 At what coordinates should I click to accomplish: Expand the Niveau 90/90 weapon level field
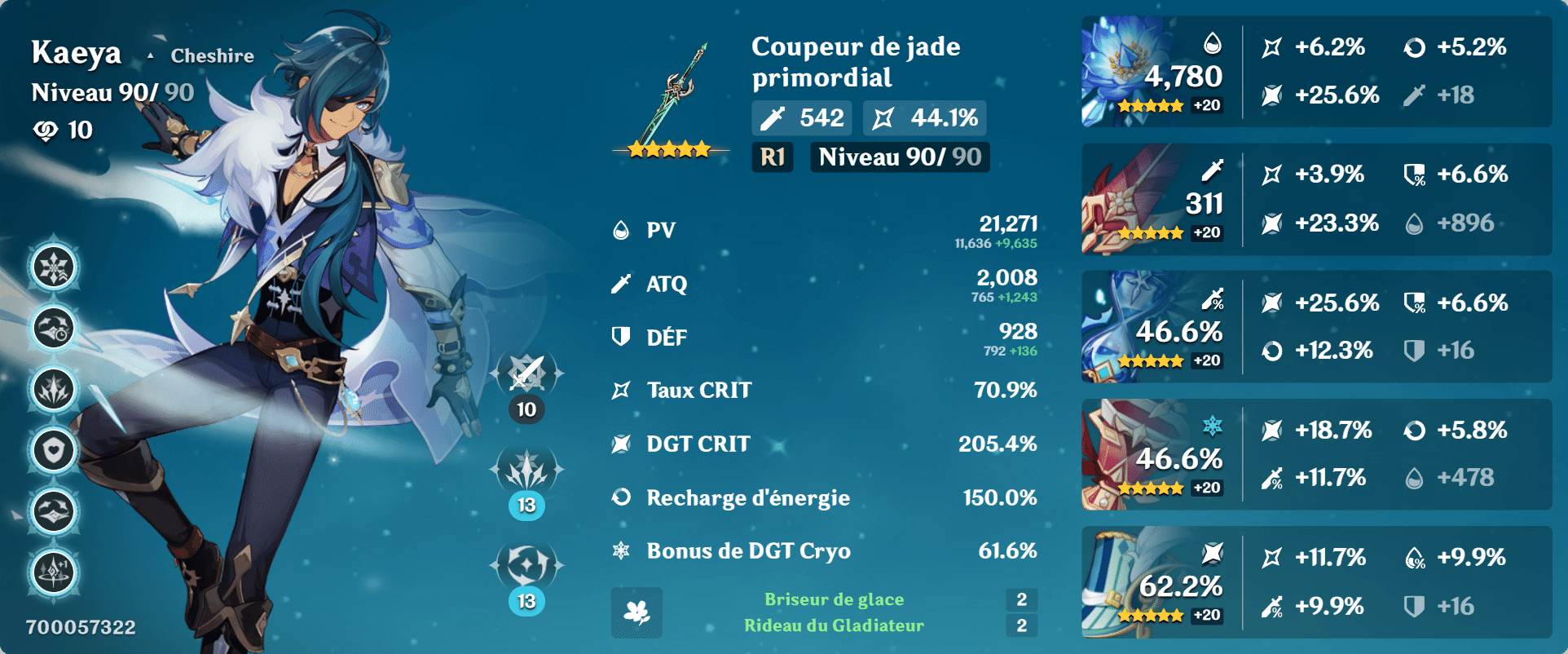point(897,157)
